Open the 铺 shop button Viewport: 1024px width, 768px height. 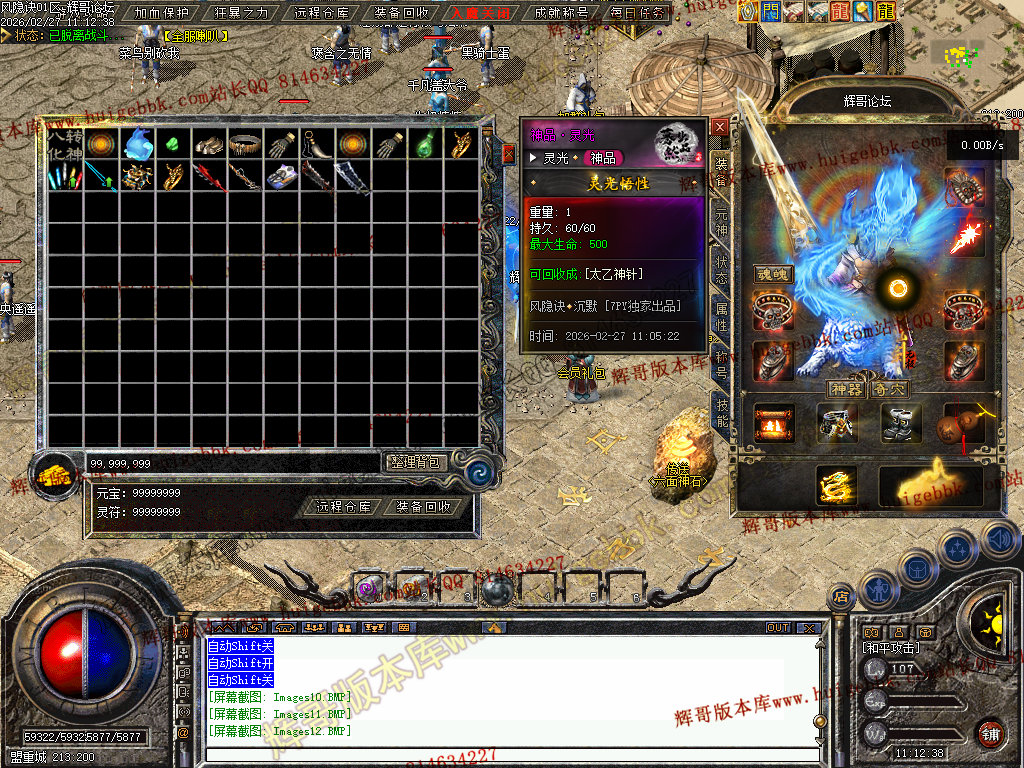pos(990,733)
